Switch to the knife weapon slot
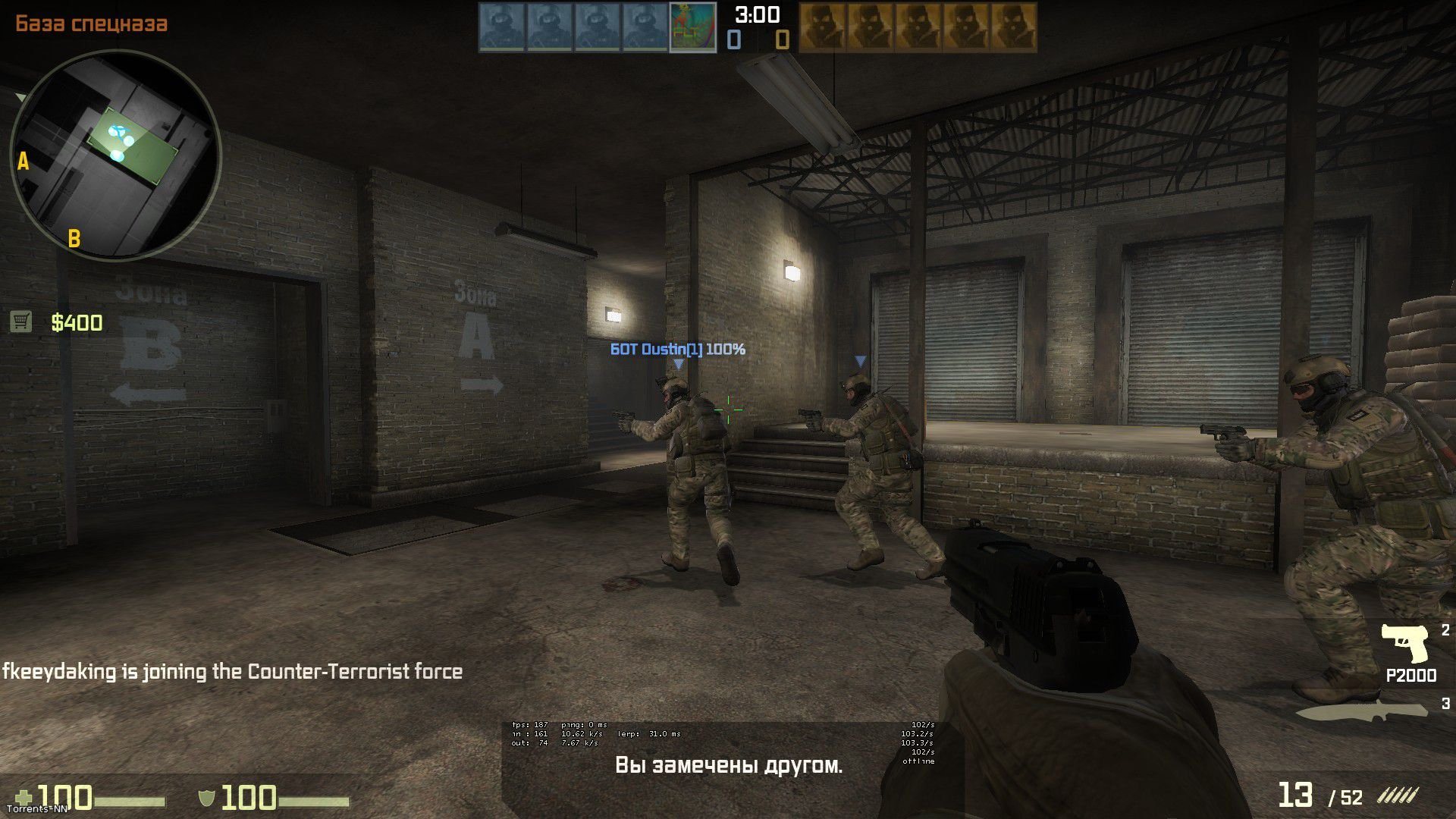 click(x=1361, y=711)
